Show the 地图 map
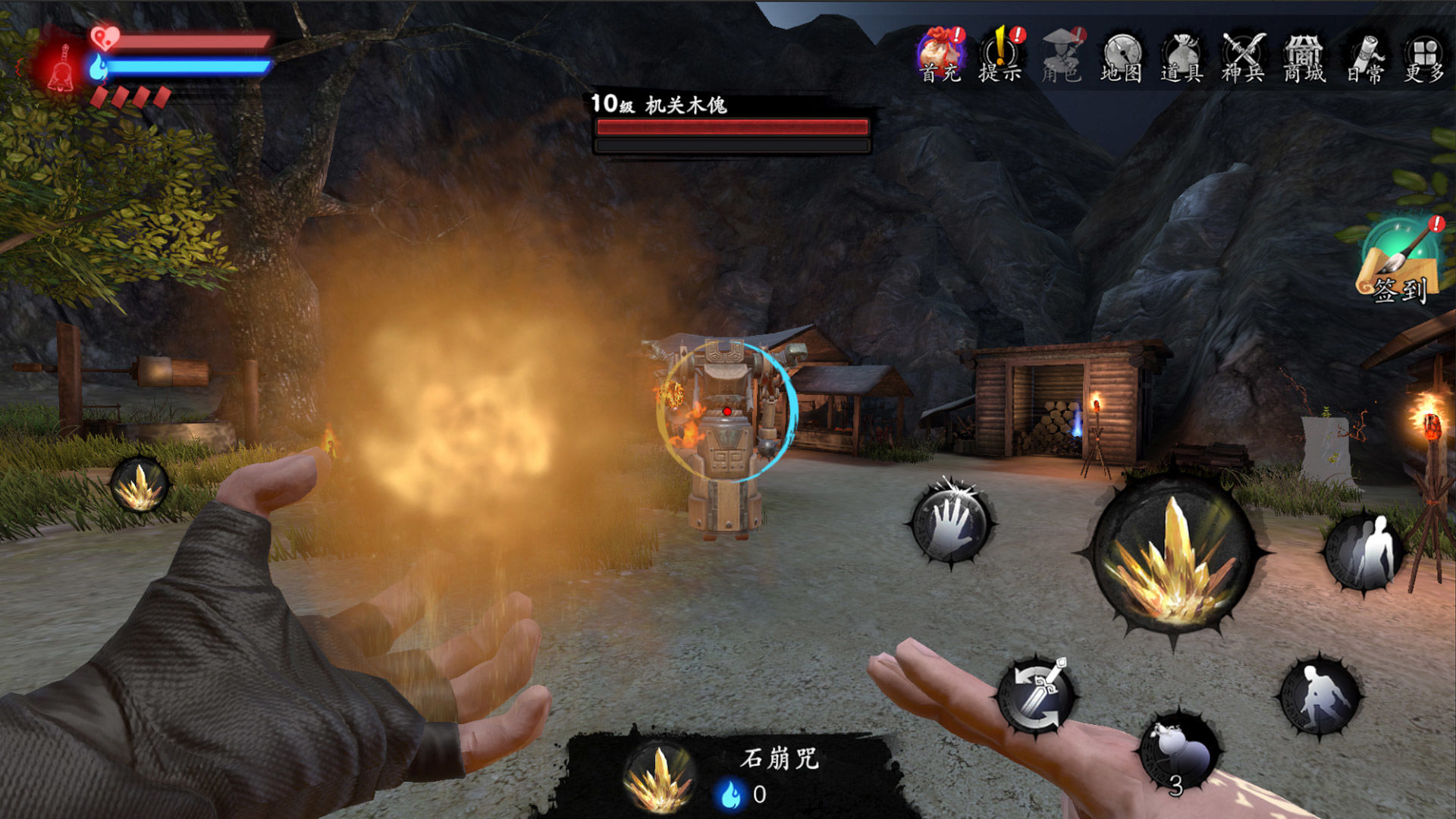This screenshot has width=1456, height=819. point(1122,55)
